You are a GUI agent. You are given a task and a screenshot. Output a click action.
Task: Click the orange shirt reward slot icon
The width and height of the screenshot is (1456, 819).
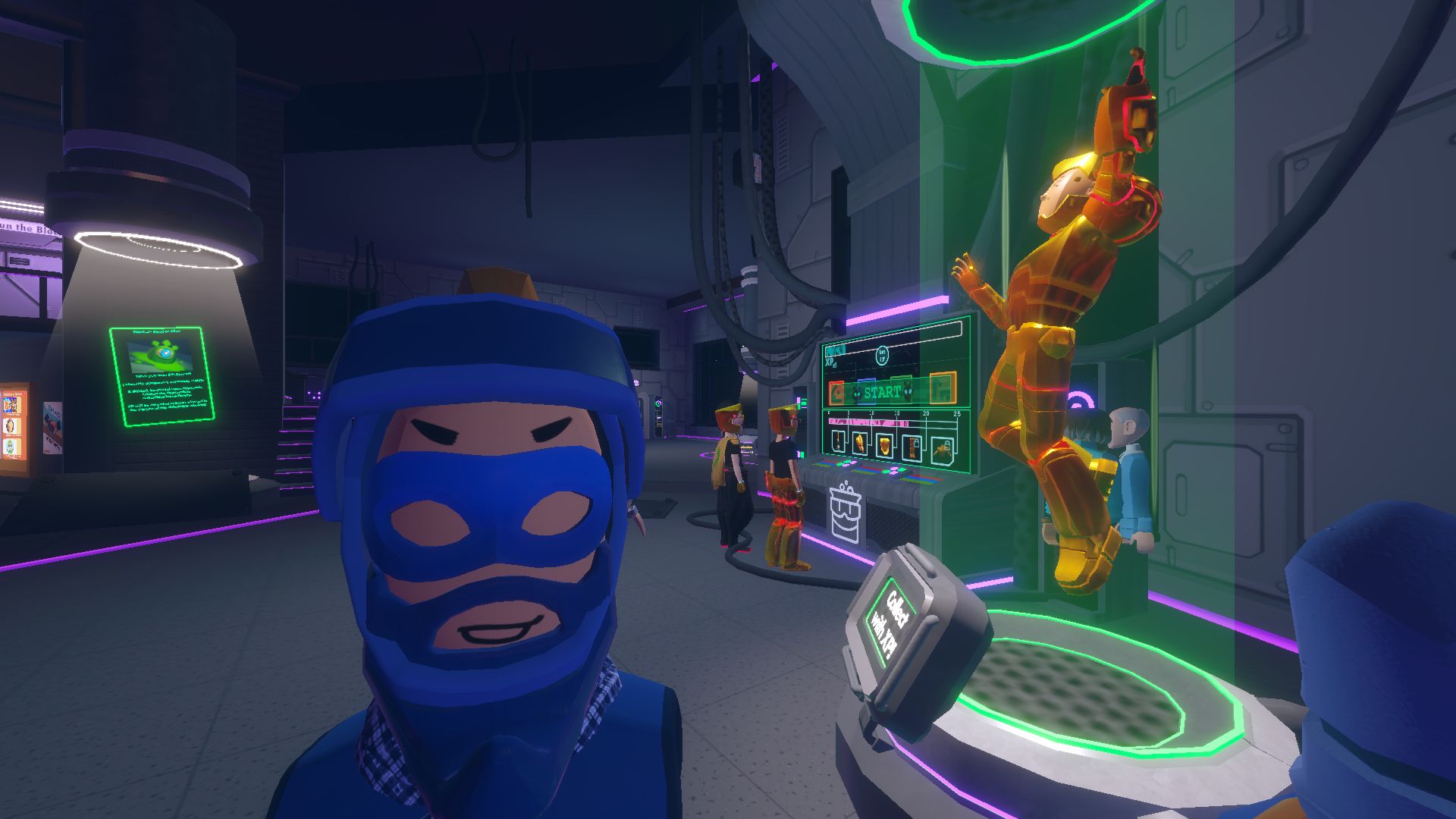pos(943,388)
